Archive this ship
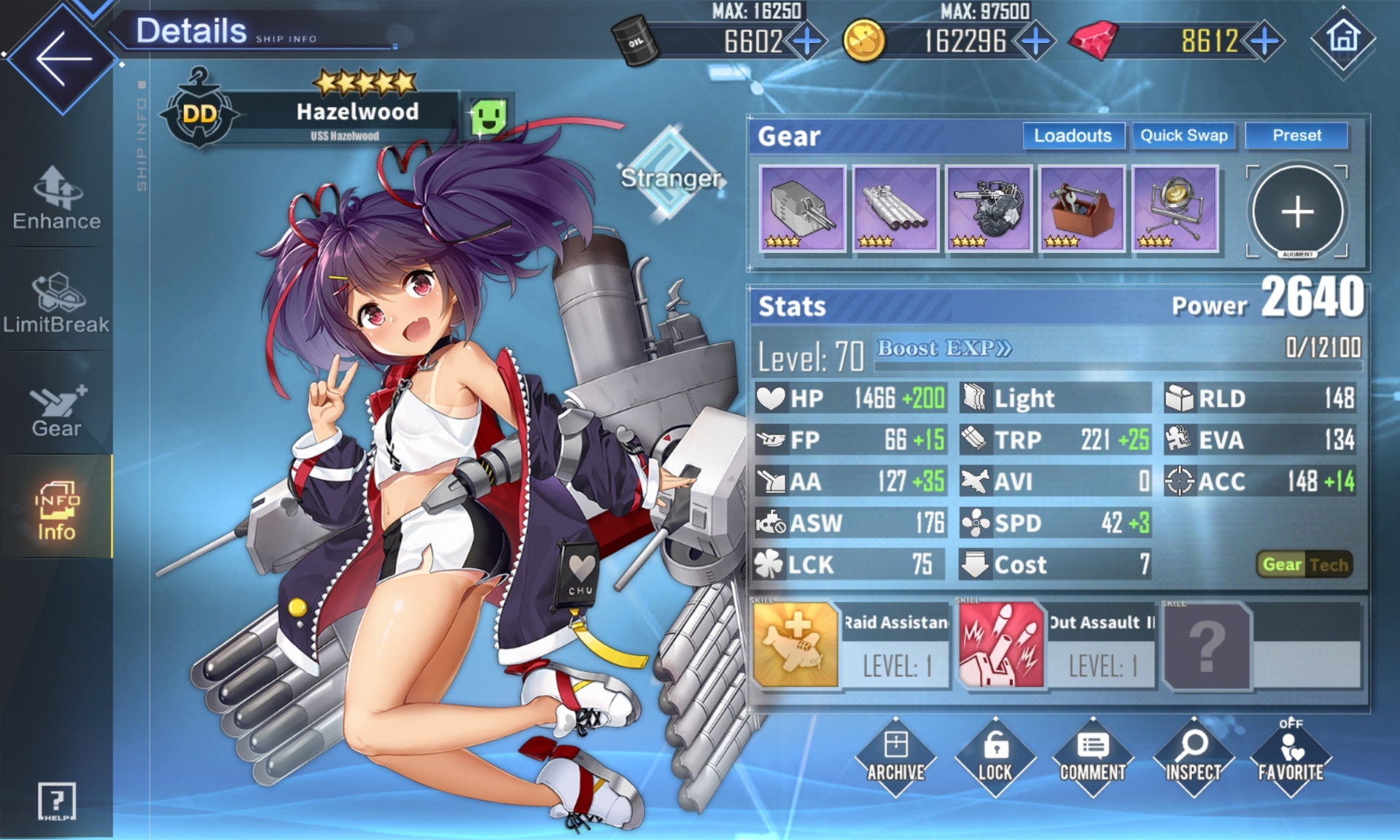Viewport: 1400px width, 840px height. coord(895,757)
